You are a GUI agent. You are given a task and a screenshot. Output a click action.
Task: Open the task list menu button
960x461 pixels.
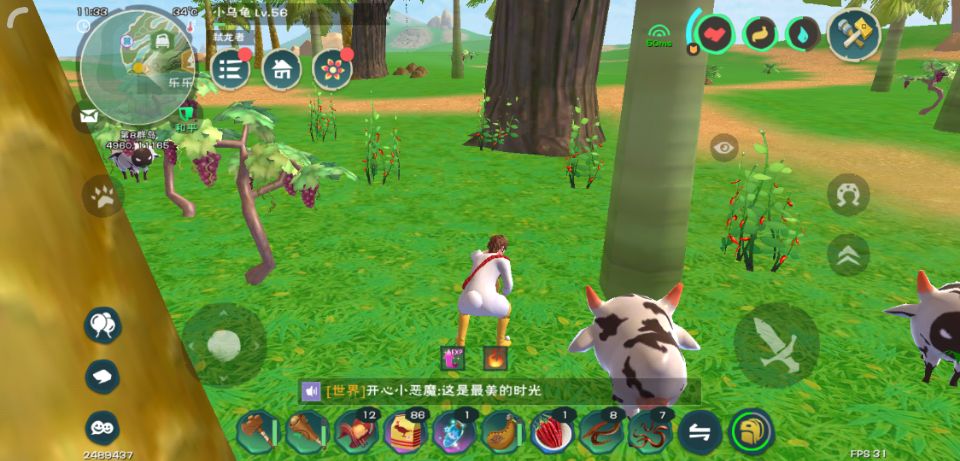click(231, 68)
